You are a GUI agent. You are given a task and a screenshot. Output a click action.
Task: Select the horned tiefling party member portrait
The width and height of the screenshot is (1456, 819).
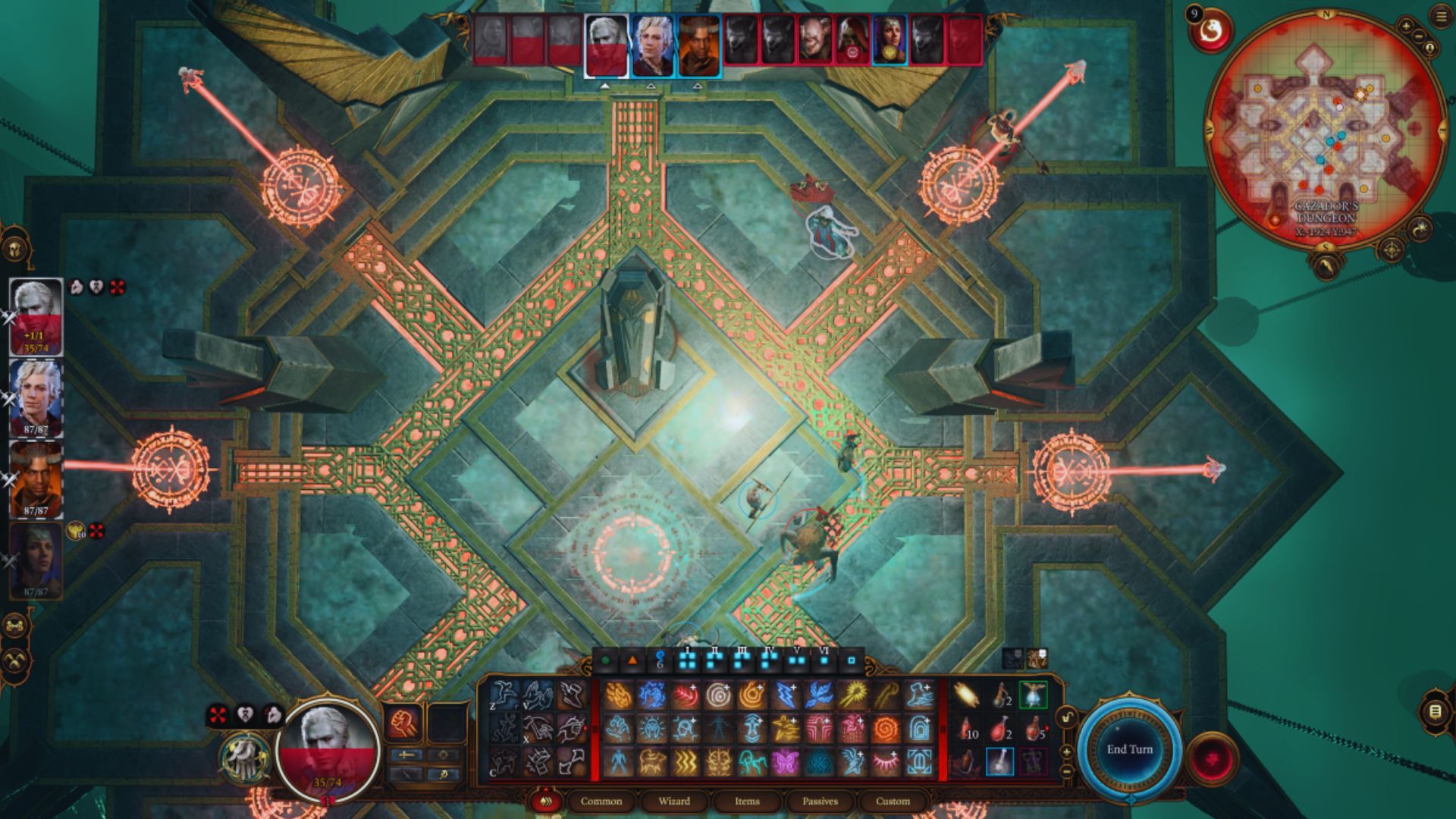click(x=36, y=479)
